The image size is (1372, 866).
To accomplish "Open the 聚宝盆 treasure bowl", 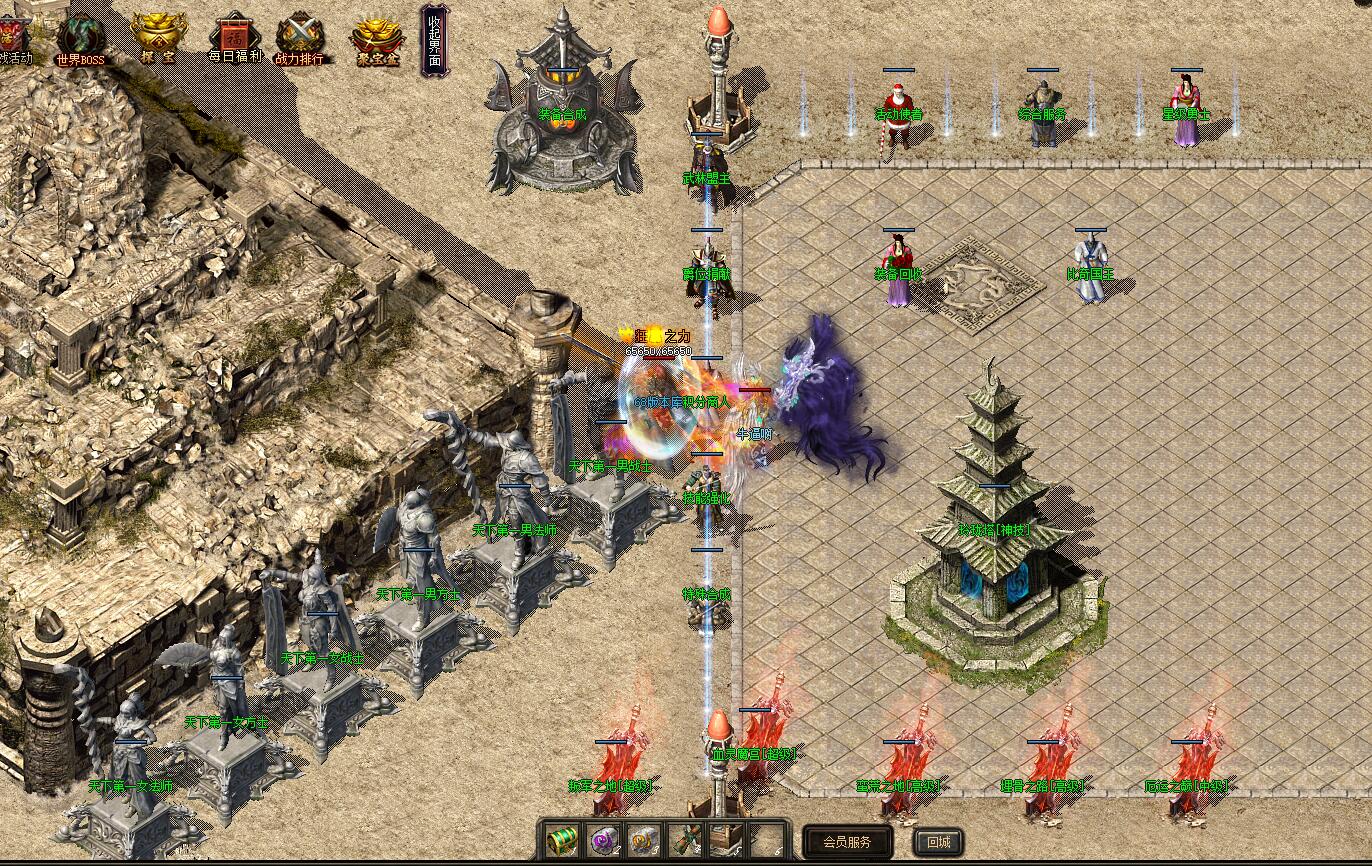I will pyautogui.click(x=376, y=39).
